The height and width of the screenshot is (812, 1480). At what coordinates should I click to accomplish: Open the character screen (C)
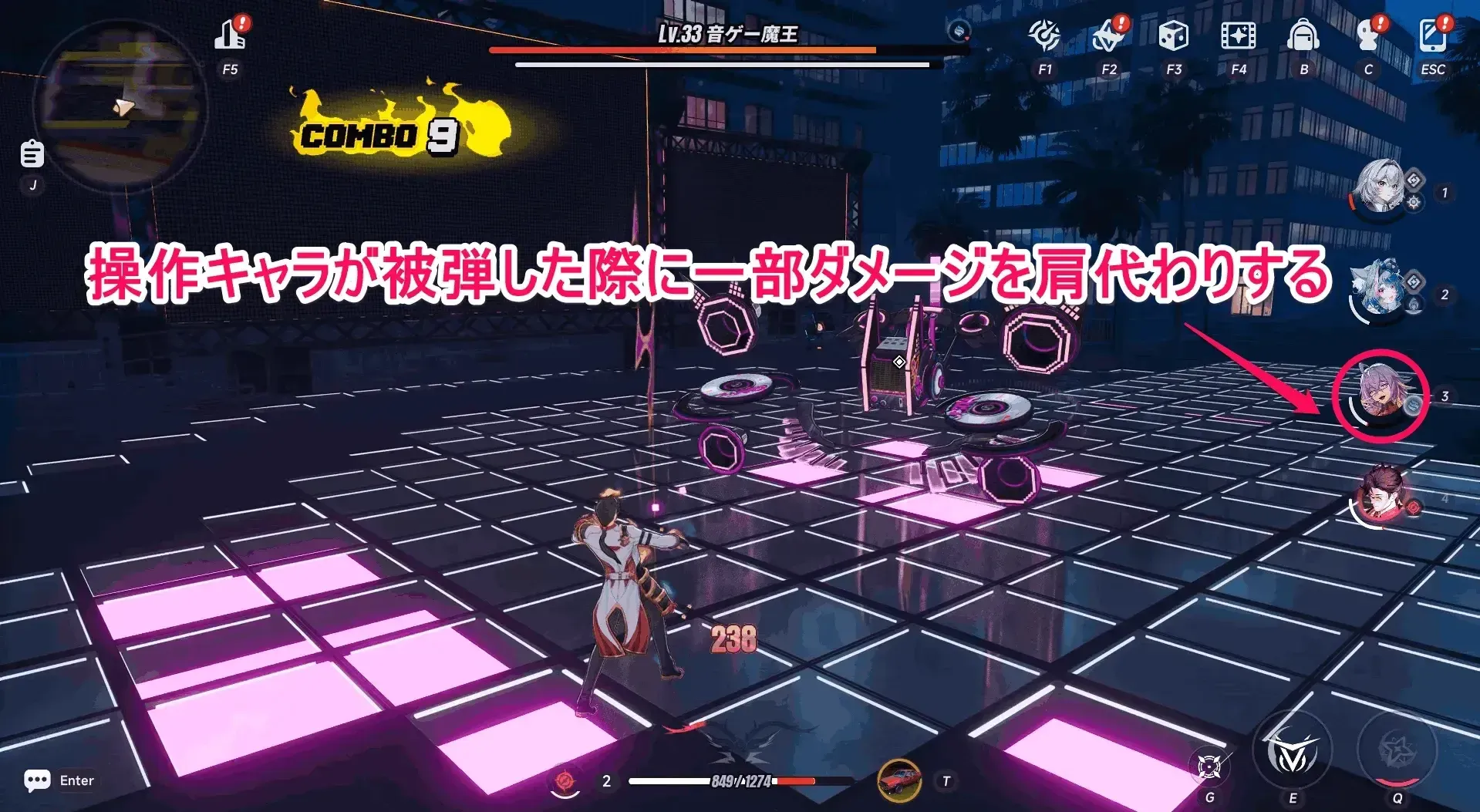(1368, 35)
